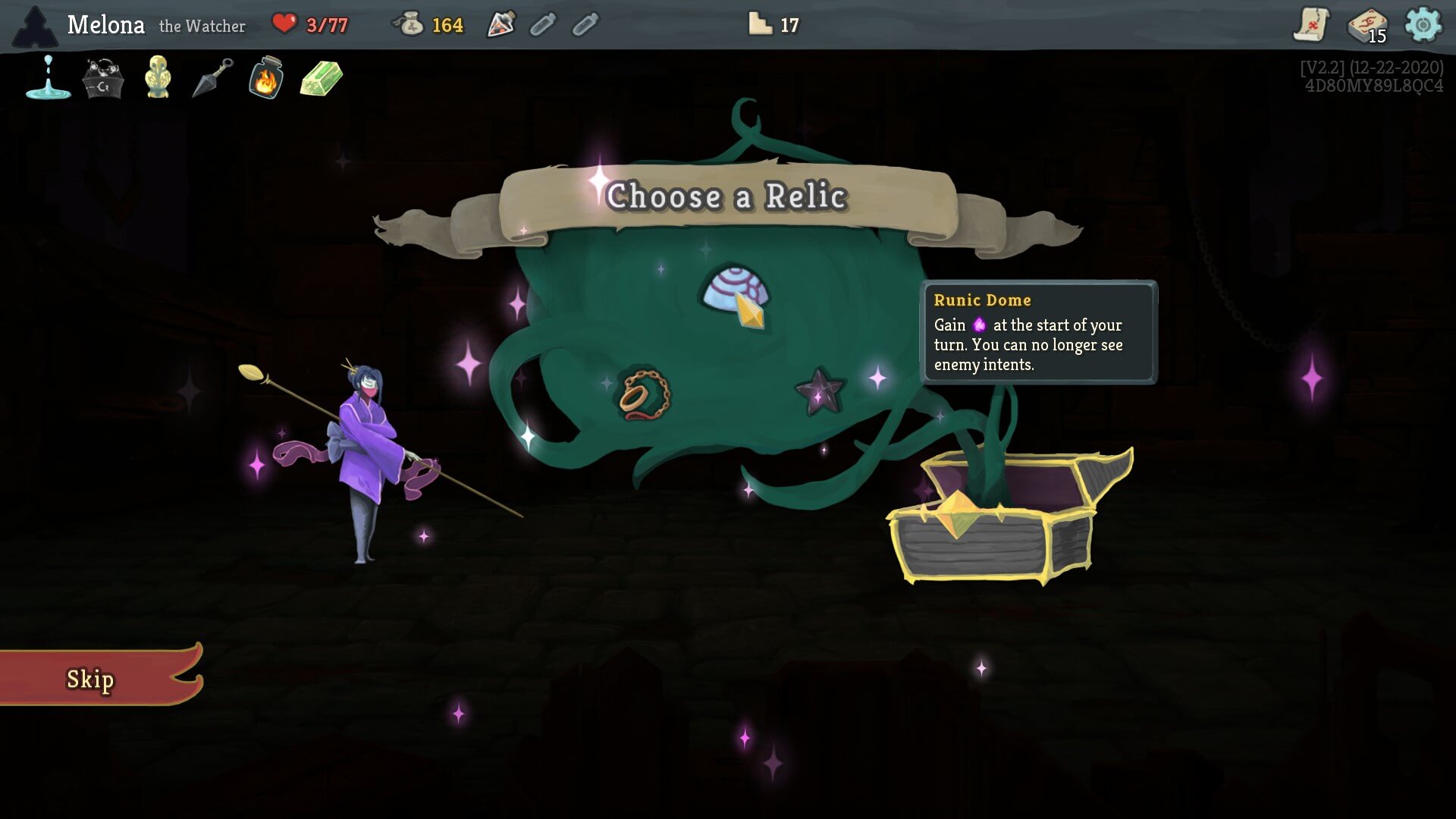
Task: Check the fire potion in the potion belt
Action: (x=502, y=24)
